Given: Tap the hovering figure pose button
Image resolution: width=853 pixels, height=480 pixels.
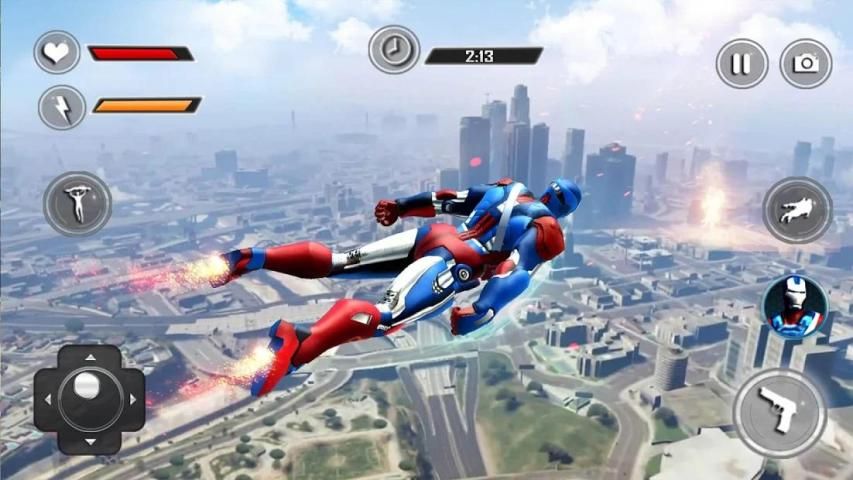Looking at the screenshot, I should click(x=77, y=204).
